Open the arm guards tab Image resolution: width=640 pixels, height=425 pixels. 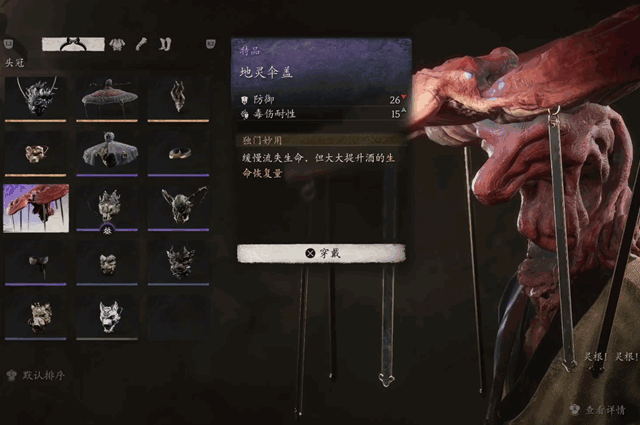(x=141, y=44)
